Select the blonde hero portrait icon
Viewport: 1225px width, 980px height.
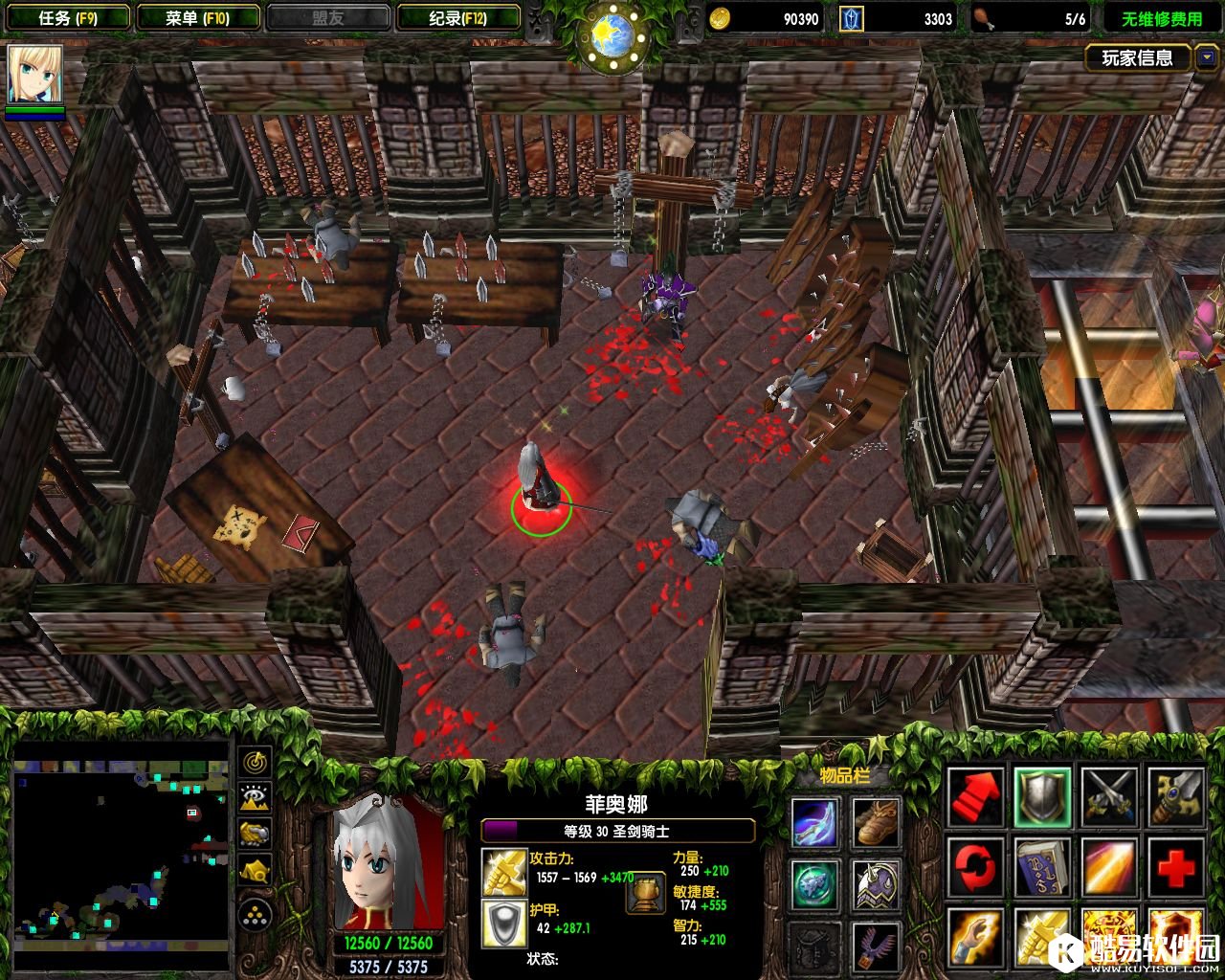35,75
